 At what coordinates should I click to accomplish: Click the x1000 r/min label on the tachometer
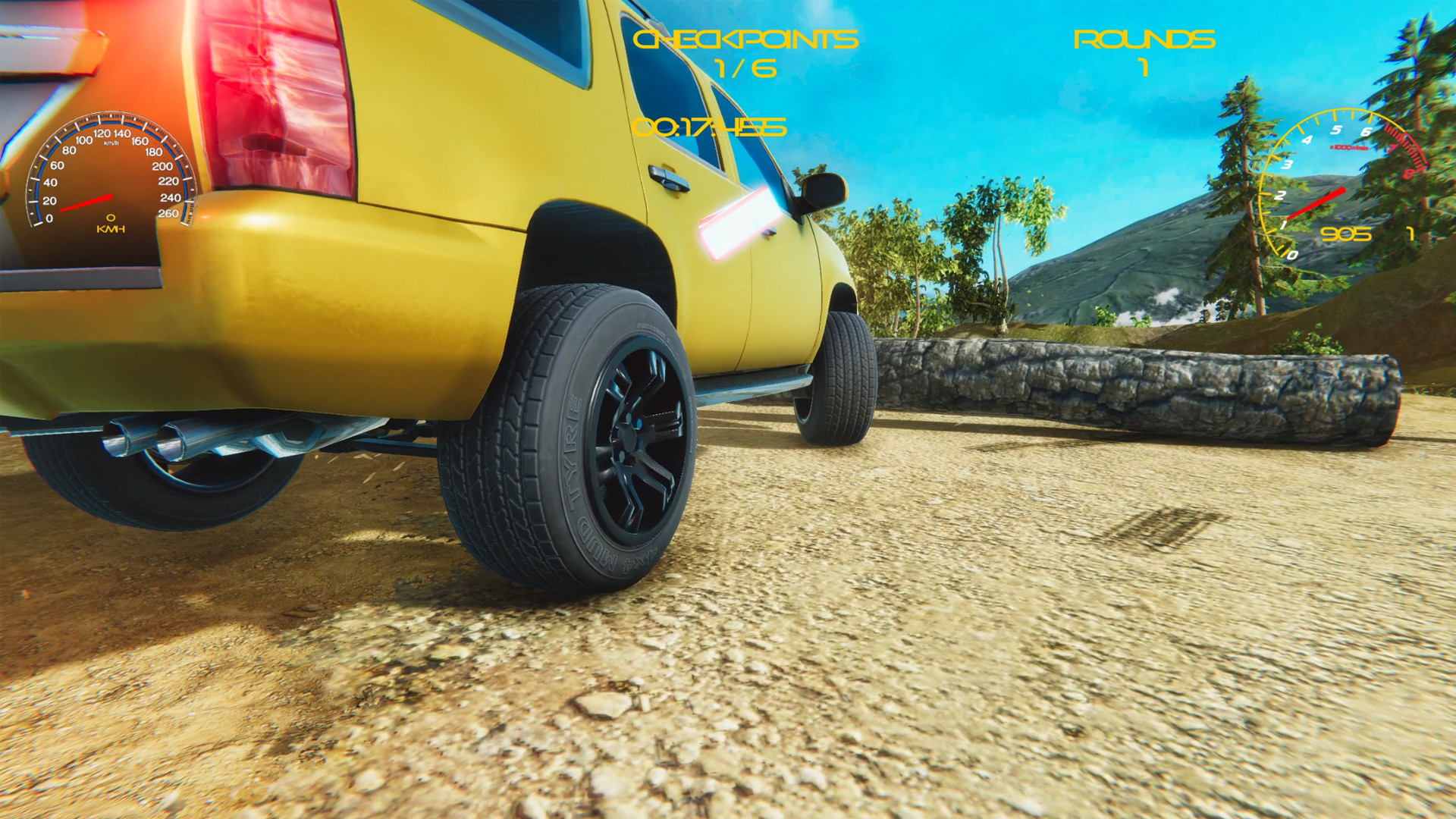[1349, 147]
